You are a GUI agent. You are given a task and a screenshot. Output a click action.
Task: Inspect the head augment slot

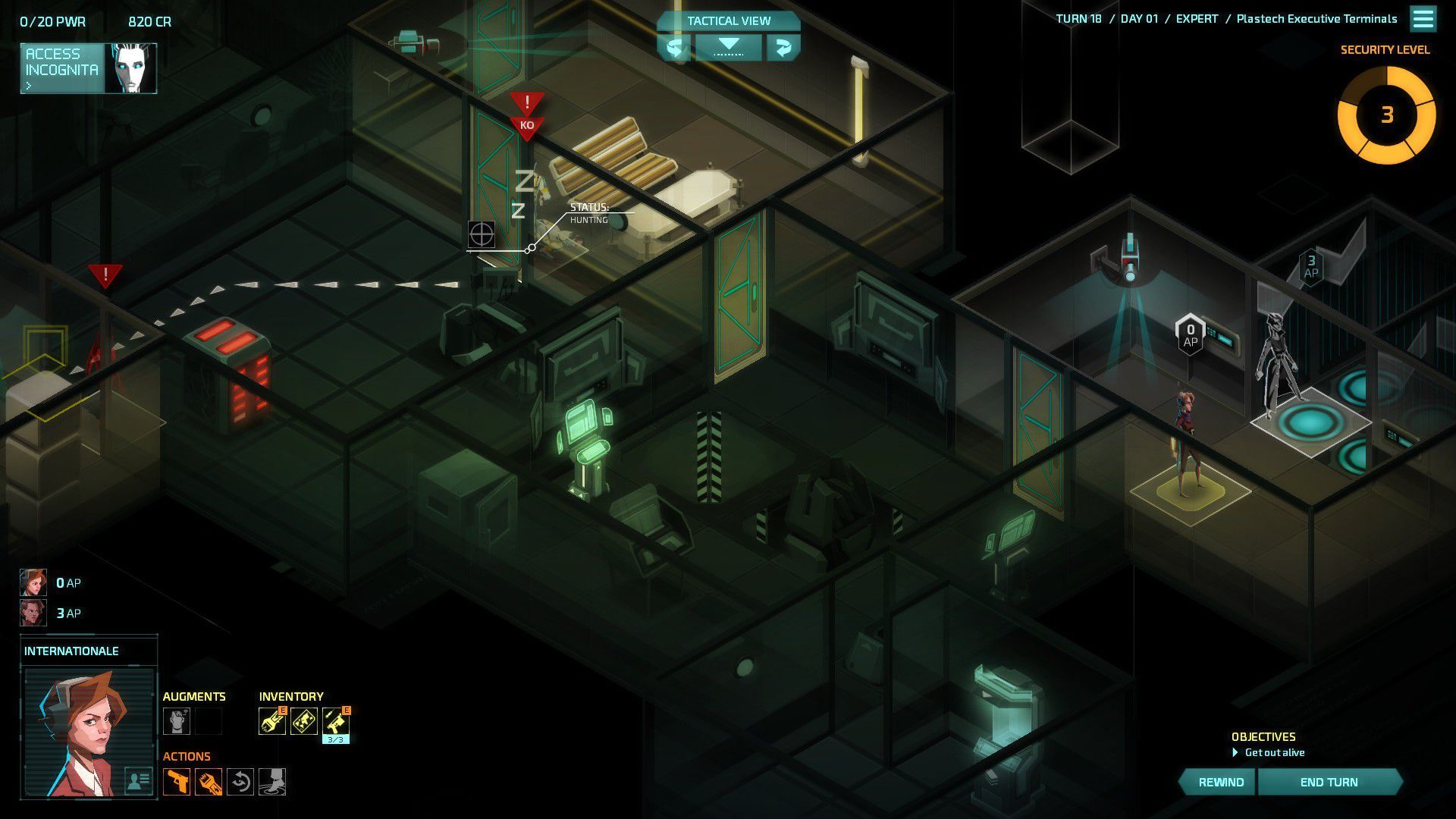177,721
